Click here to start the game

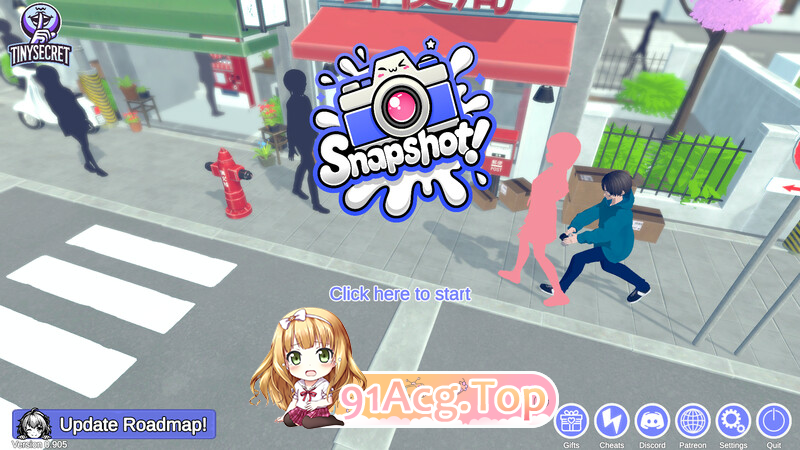tap(400, 294)
